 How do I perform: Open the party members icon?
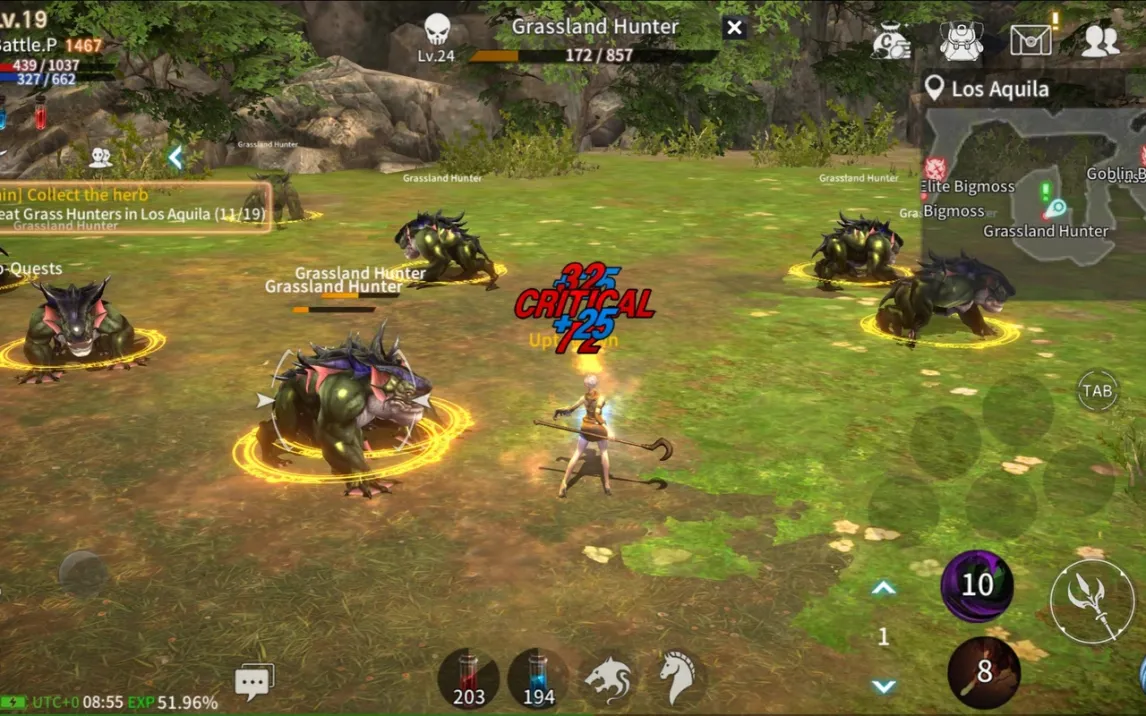(100, 157)
